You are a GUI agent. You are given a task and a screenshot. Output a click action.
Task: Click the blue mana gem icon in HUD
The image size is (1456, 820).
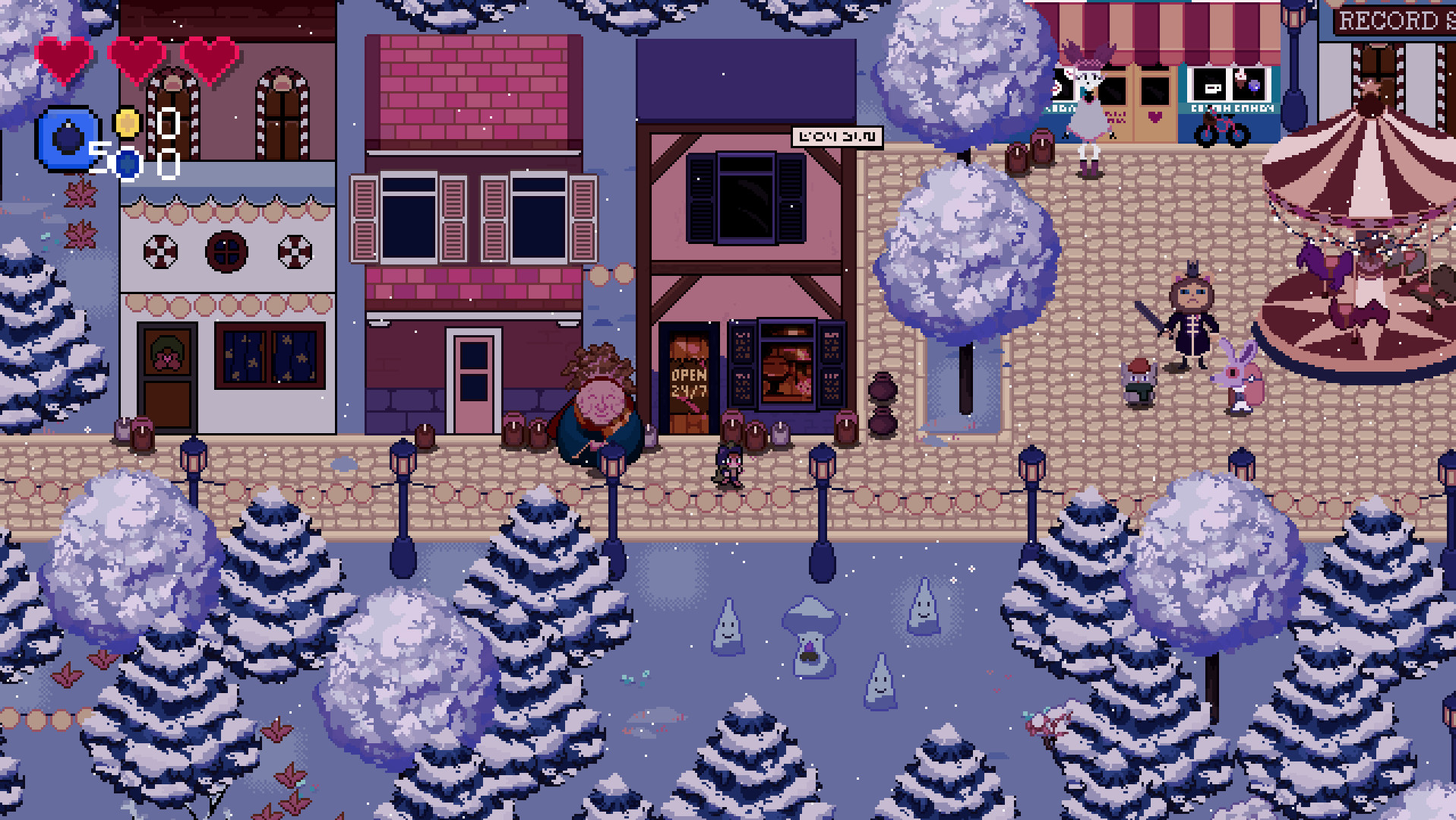coord(67,137)
